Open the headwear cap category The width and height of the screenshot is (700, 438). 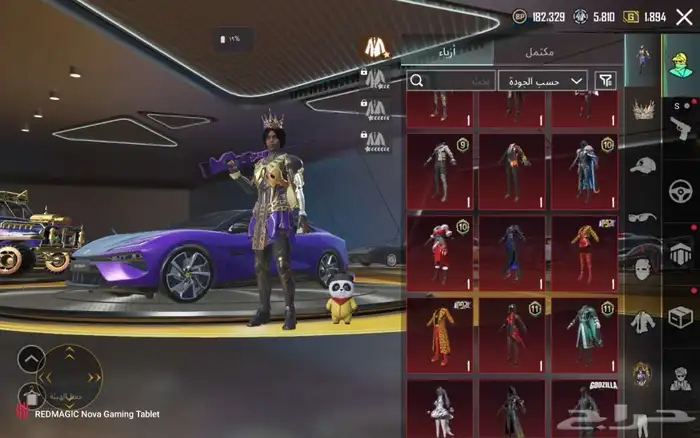pos(641,165)
